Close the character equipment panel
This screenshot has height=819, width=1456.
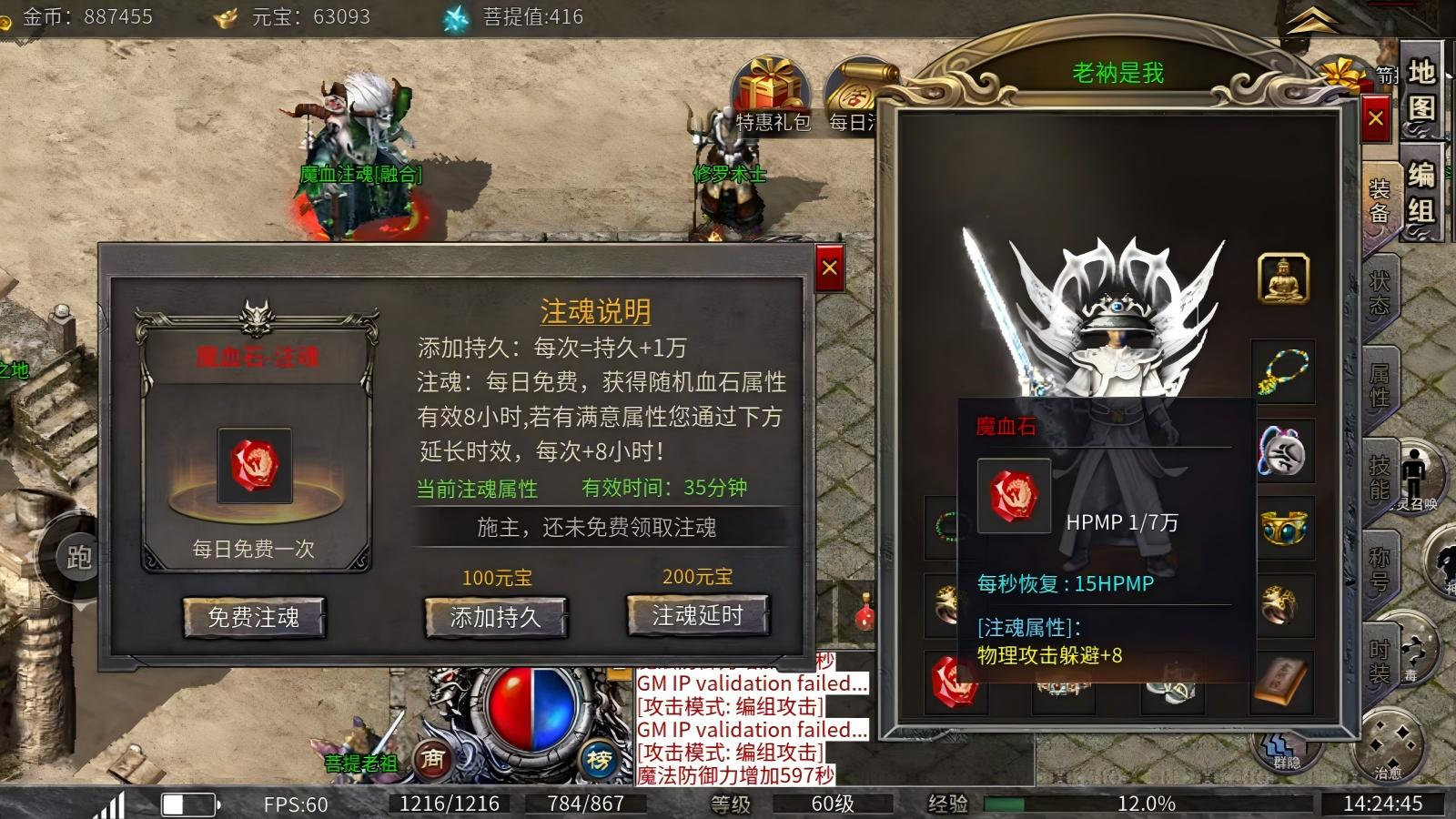[1376, 118]
